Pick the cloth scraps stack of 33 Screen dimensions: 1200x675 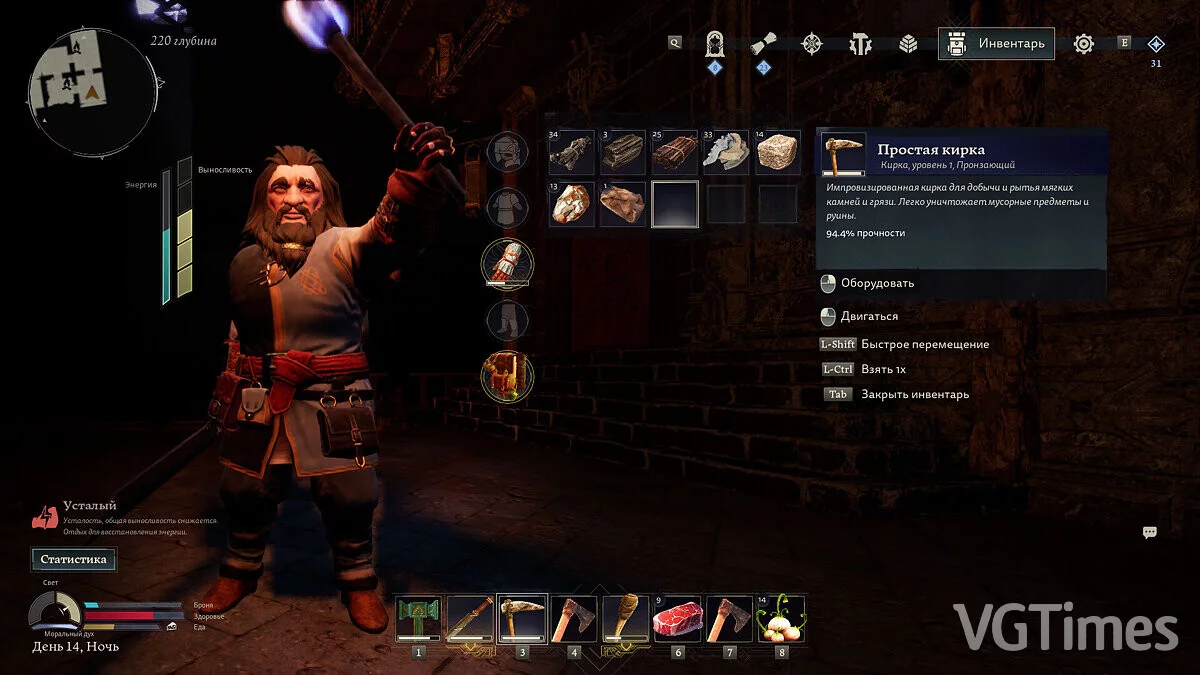(726, 152)
